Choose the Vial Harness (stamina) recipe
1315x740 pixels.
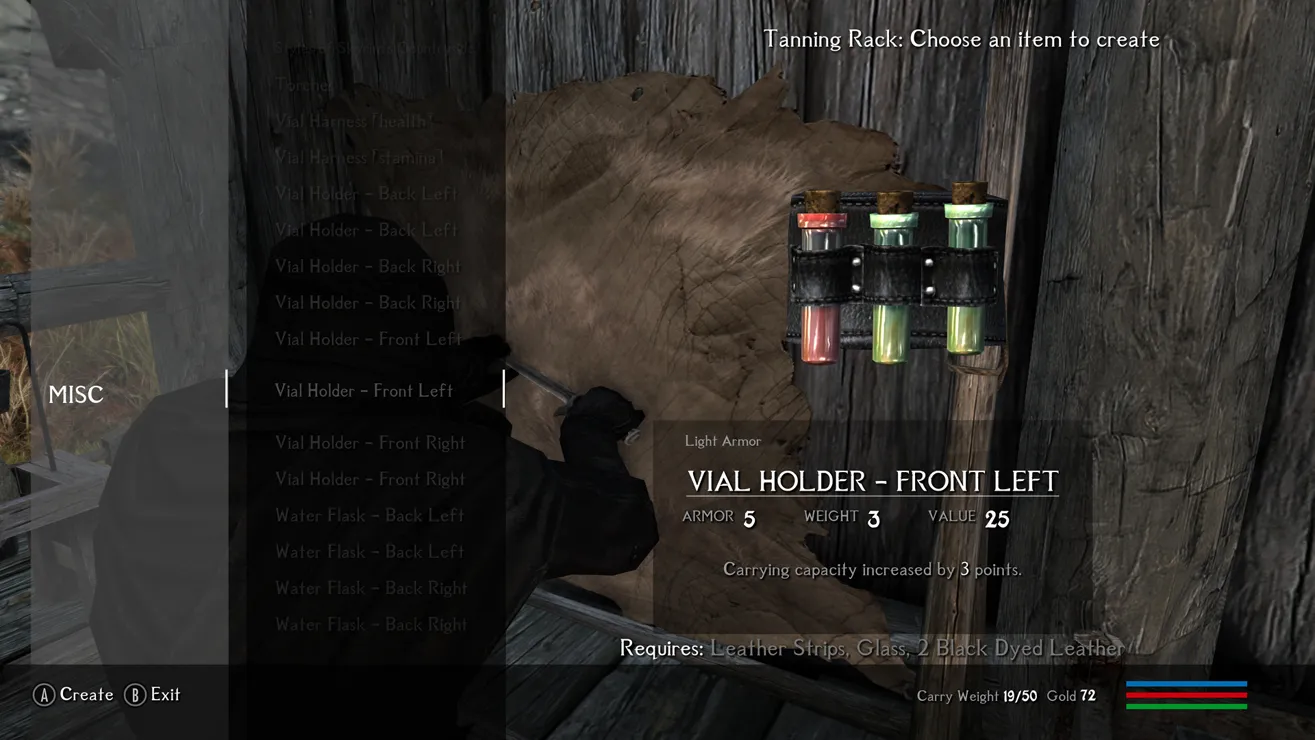pyautogui.click(x=359, y=157)
